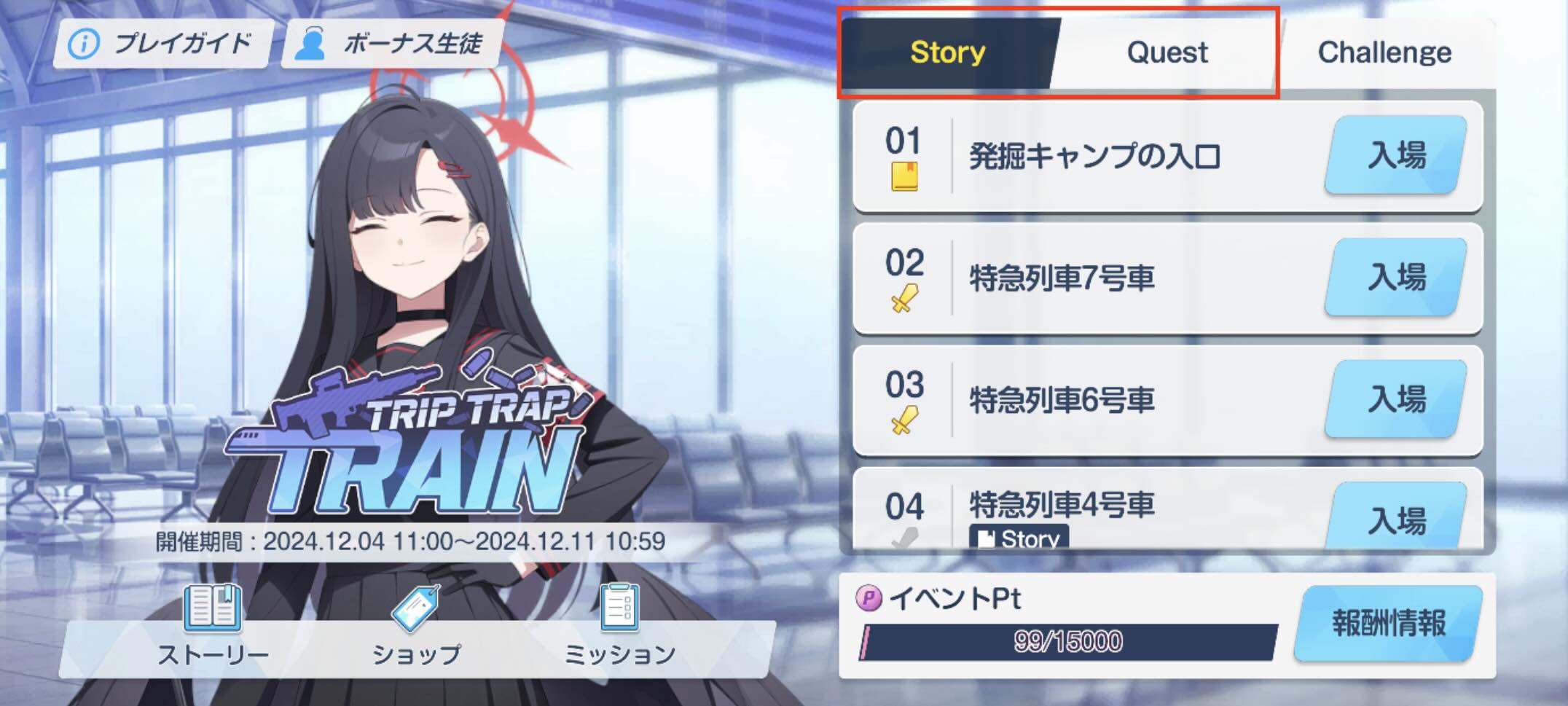
Task: Click the Story badge under stage 04
Action: coord(1020,538)
